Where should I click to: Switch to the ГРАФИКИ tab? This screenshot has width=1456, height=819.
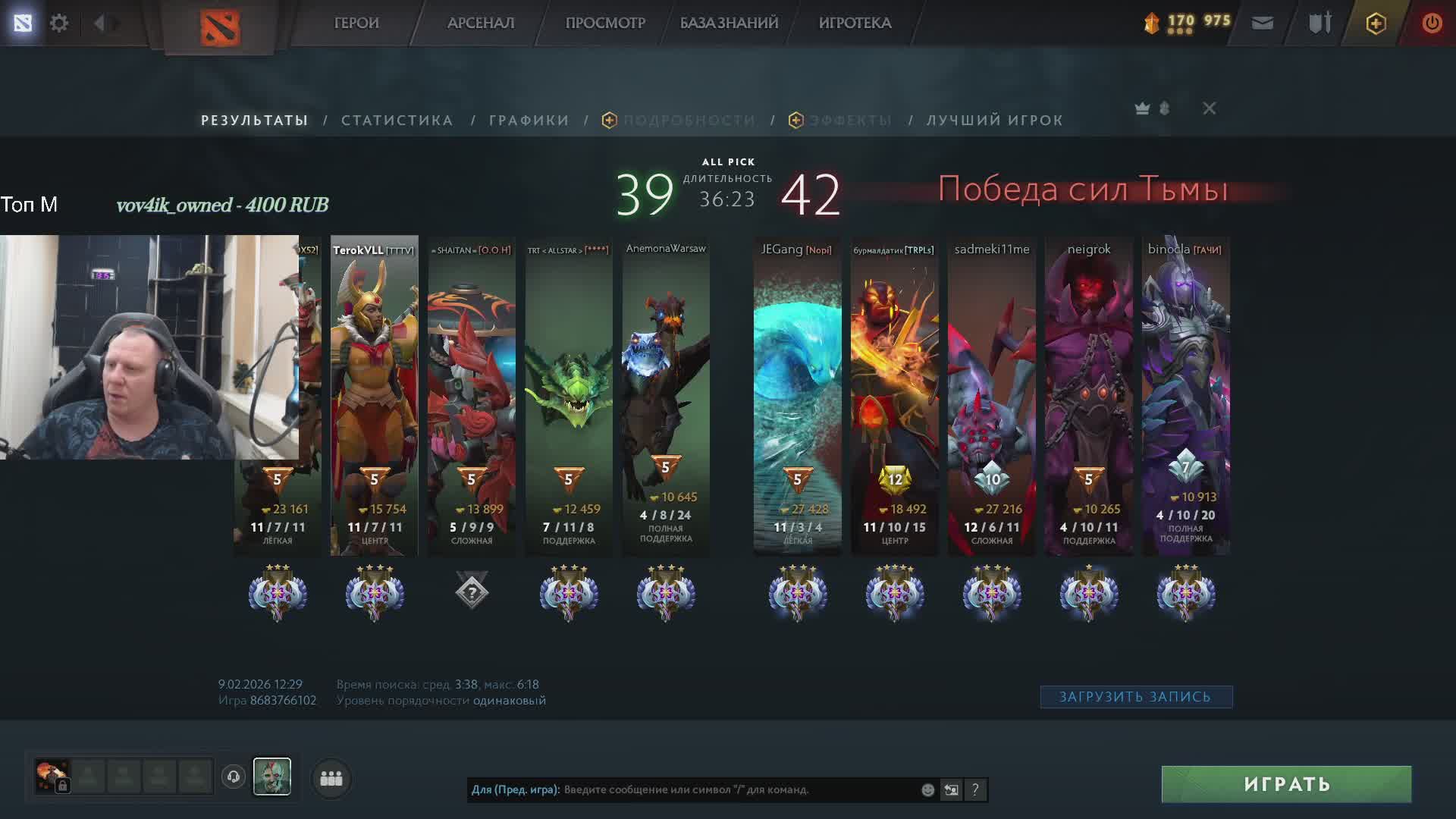click(529, 121)
